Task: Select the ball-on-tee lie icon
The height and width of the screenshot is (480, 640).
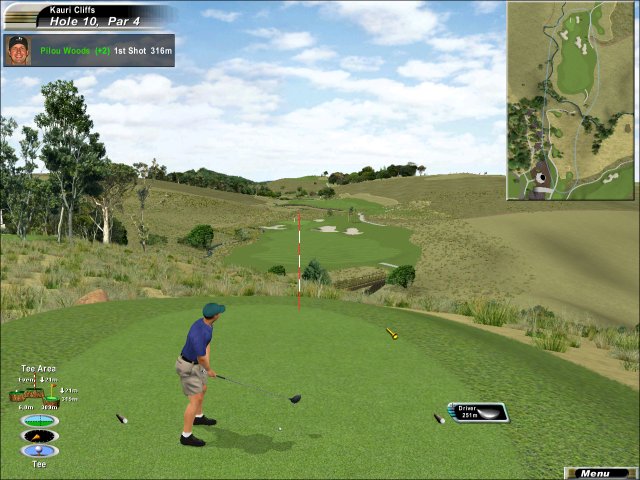Action: click(x=39, y=451)
